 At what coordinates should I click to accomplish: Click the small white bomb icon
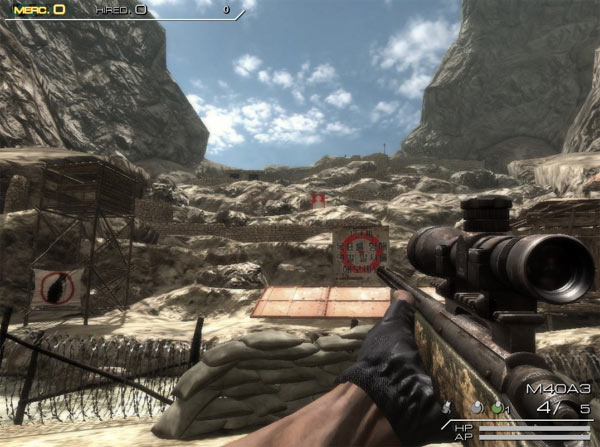point(447,408)
